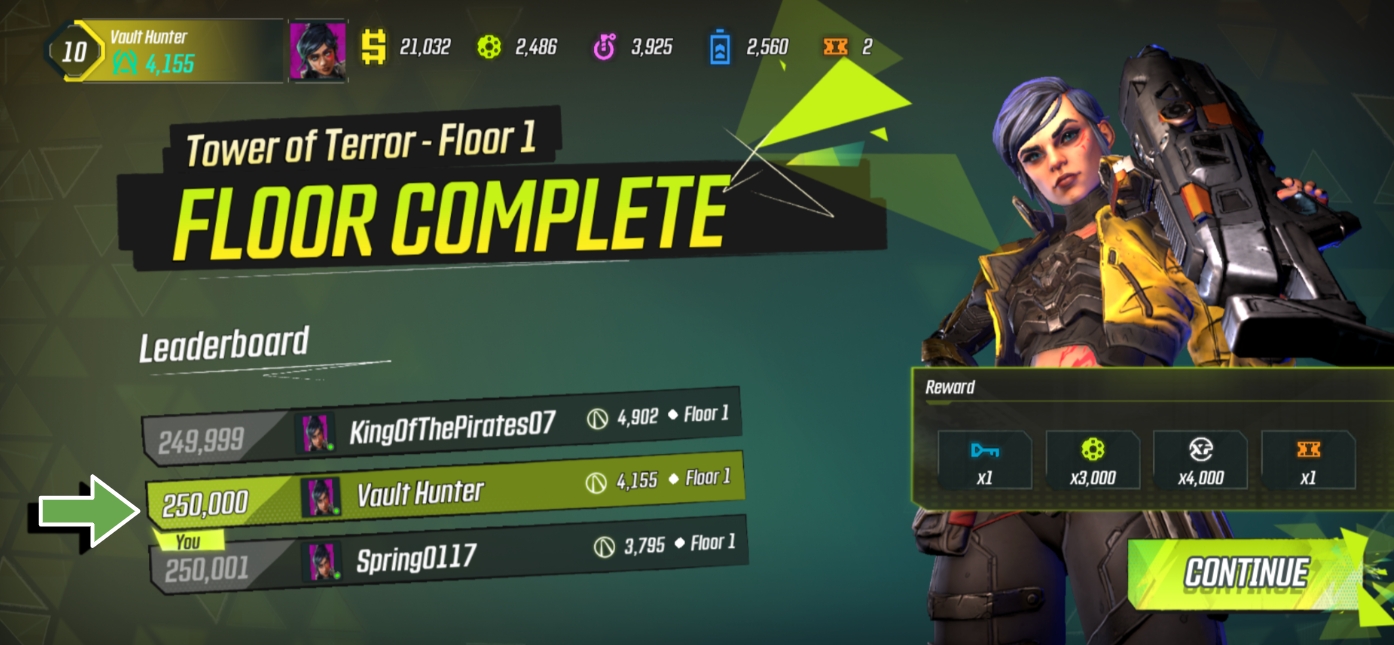
Task: Click the CONTINUE button
Action: [1245, 573]
